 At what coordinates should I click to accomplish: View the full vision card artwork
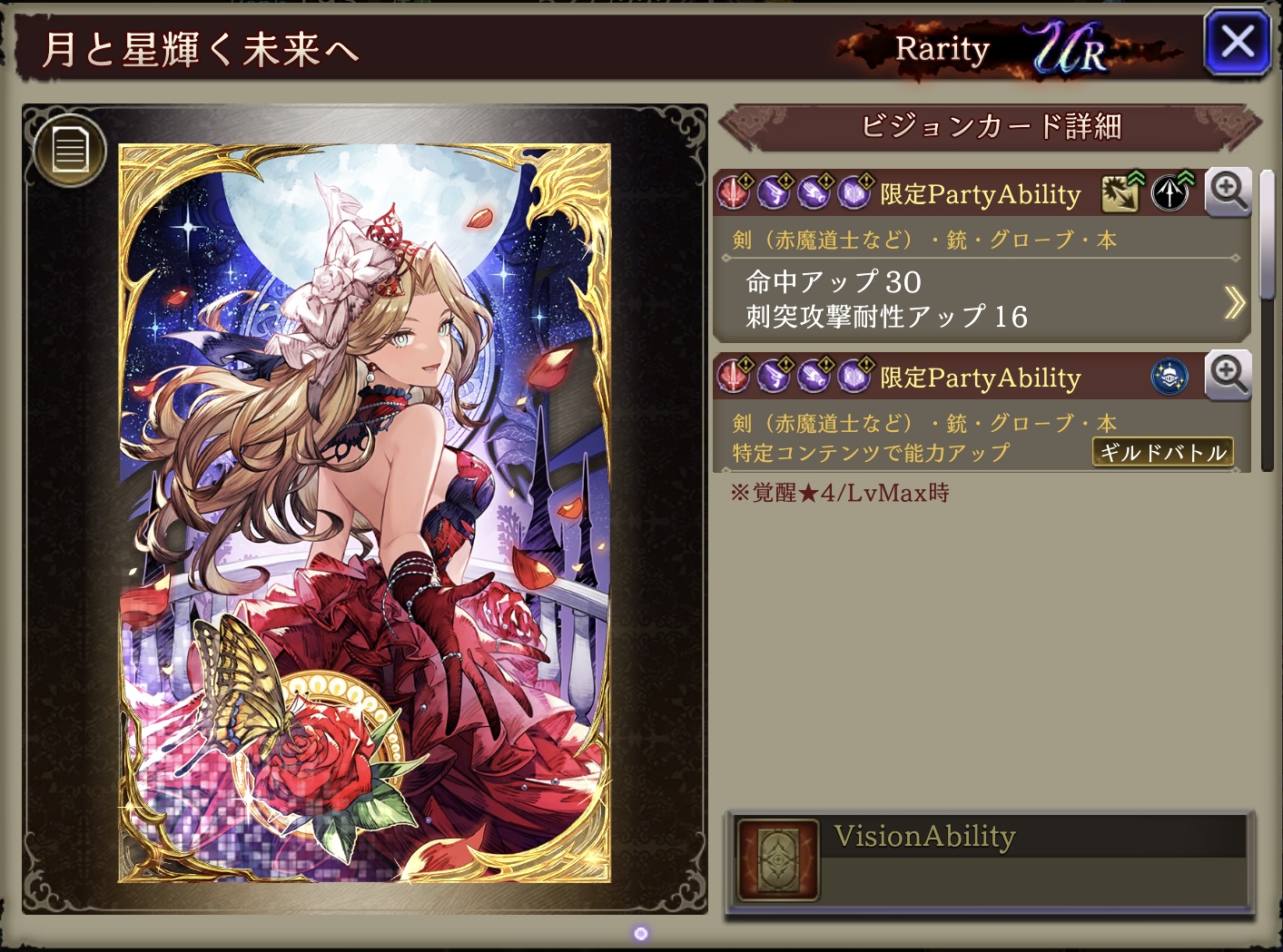(x=365, y=513)
